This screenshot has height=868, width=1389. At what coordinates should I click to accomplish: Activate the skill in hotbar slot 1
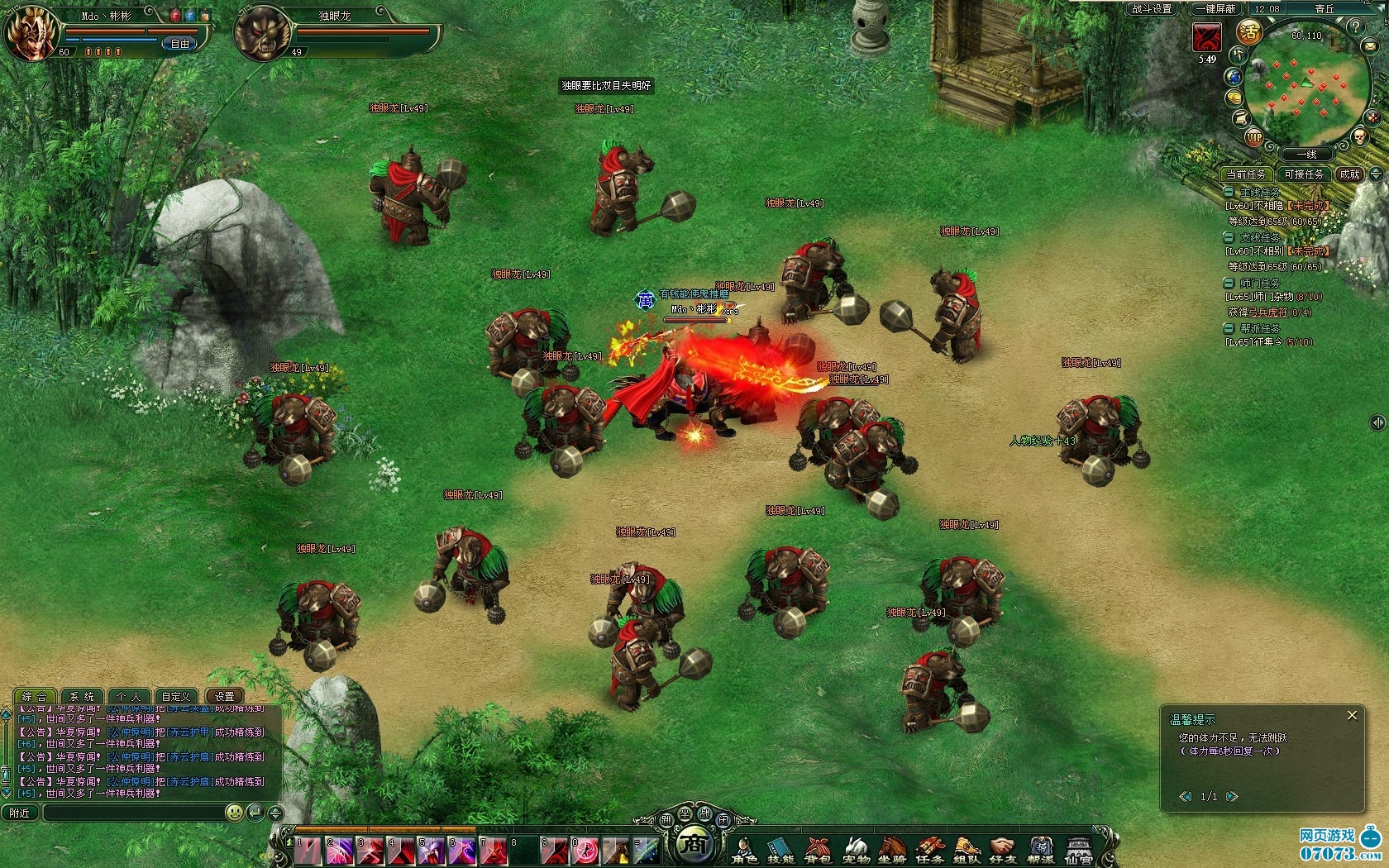tap(308, 851)
